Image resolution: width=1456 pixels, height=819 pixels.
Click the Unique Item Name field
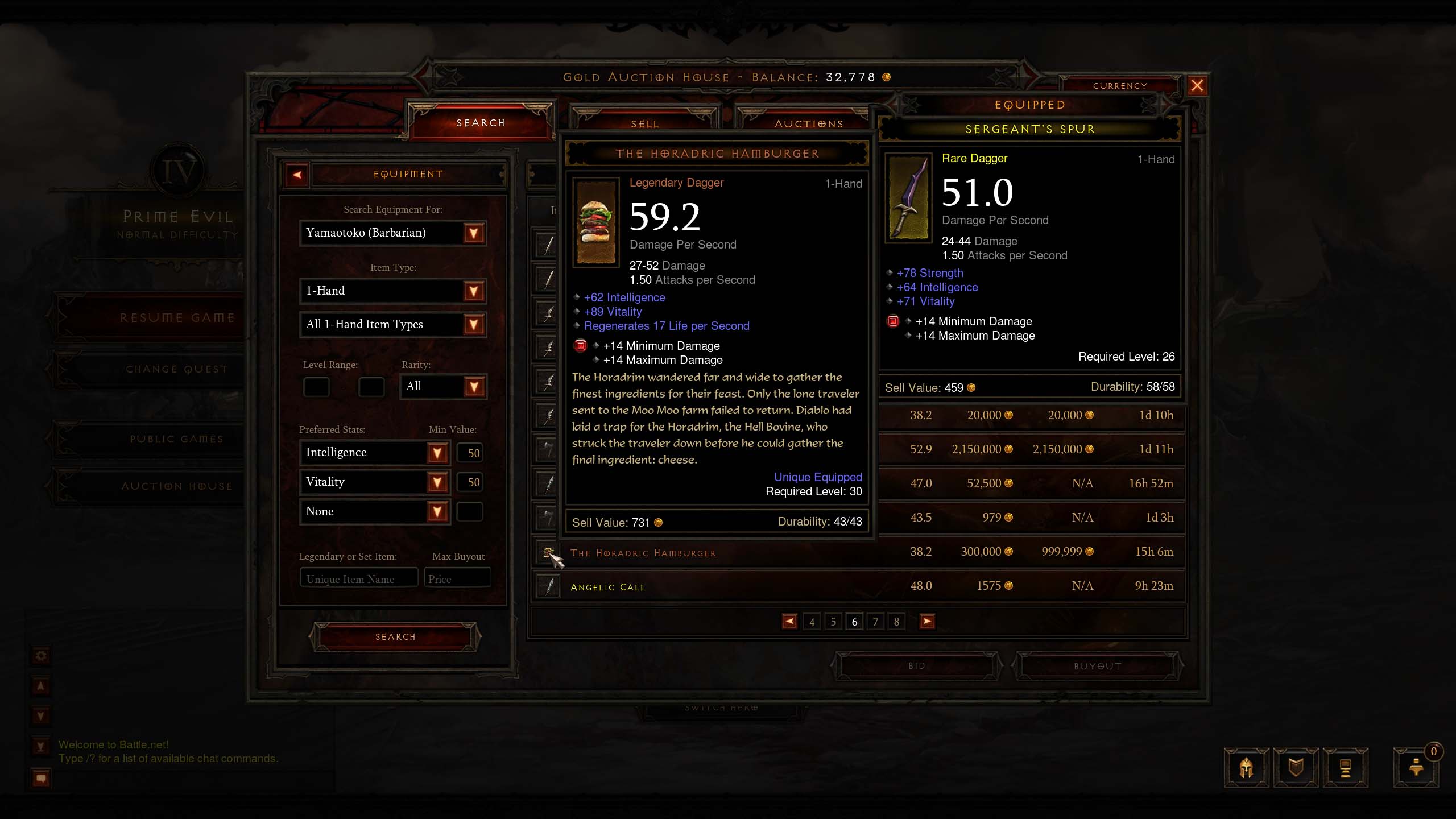359,579
